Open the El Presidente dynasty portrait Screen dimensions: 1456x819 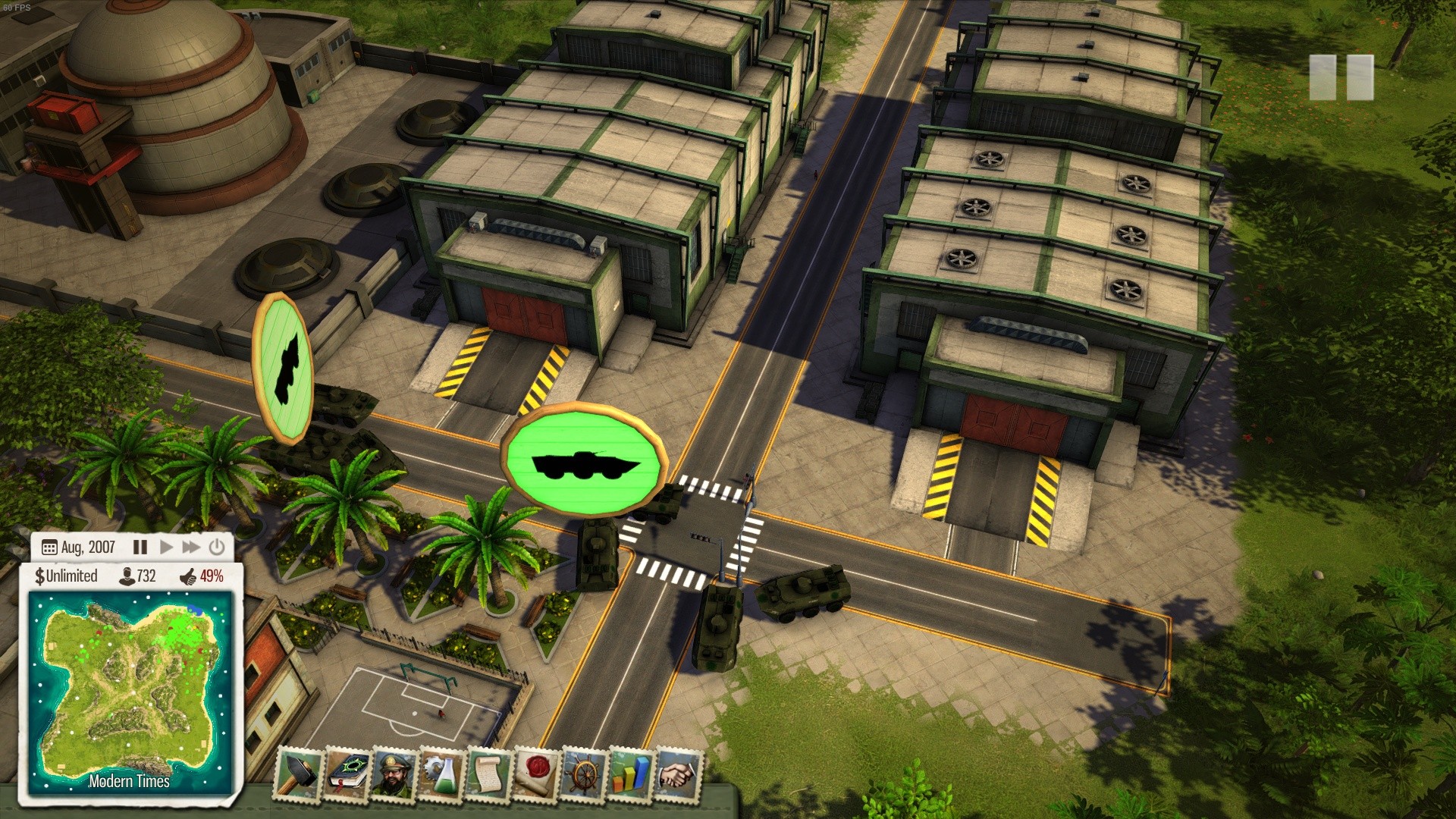click(394, 774)
